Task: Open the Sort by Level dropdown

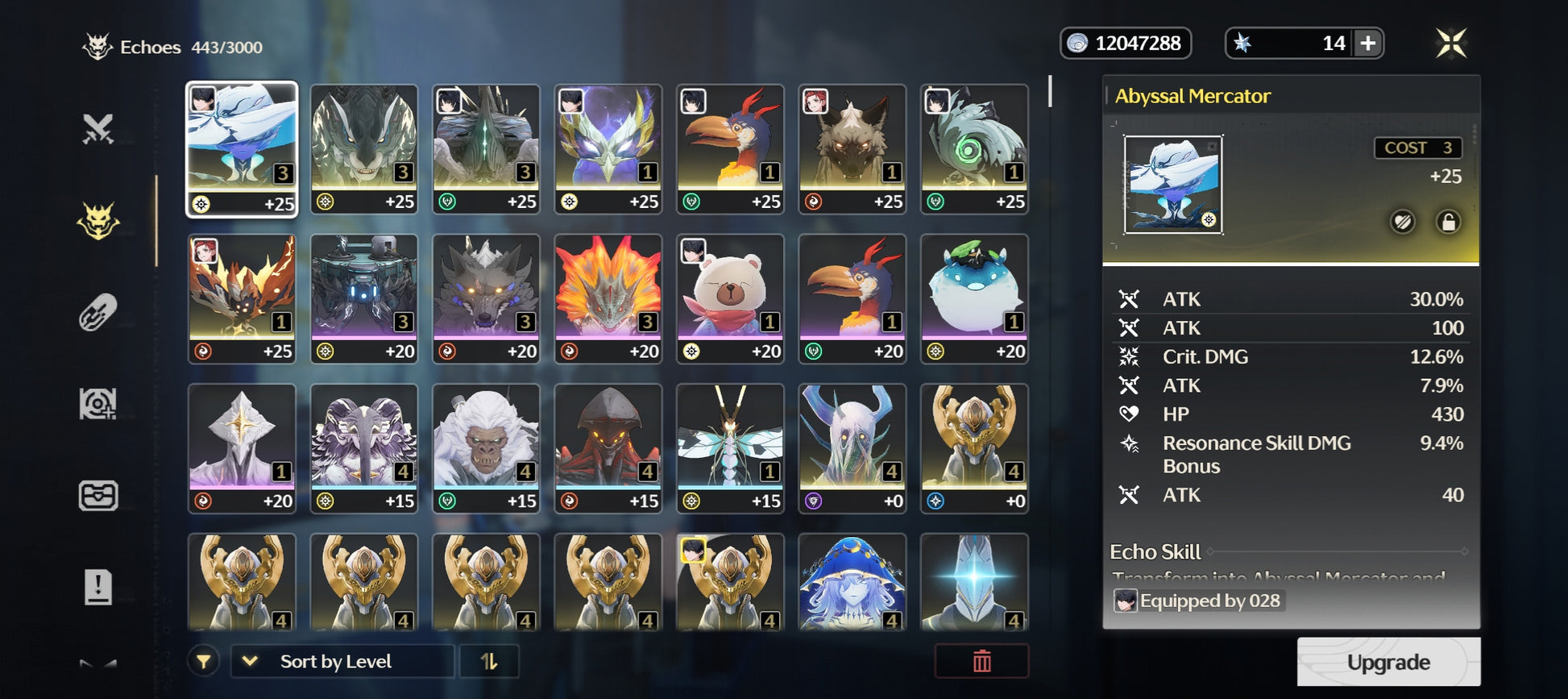Action: point(342,662)
